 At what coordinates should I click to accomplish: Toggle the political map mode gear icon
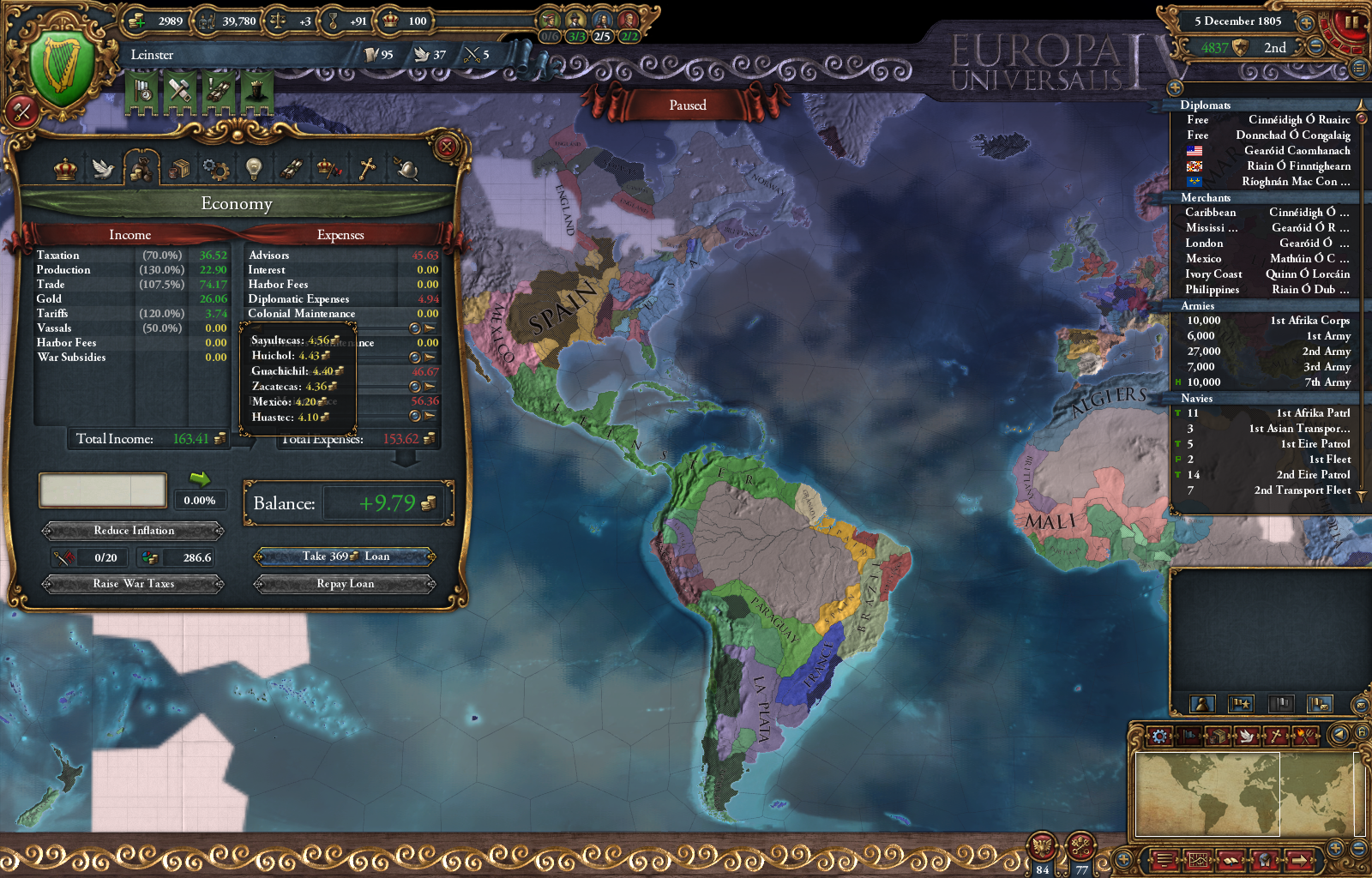click(1160, 736)
